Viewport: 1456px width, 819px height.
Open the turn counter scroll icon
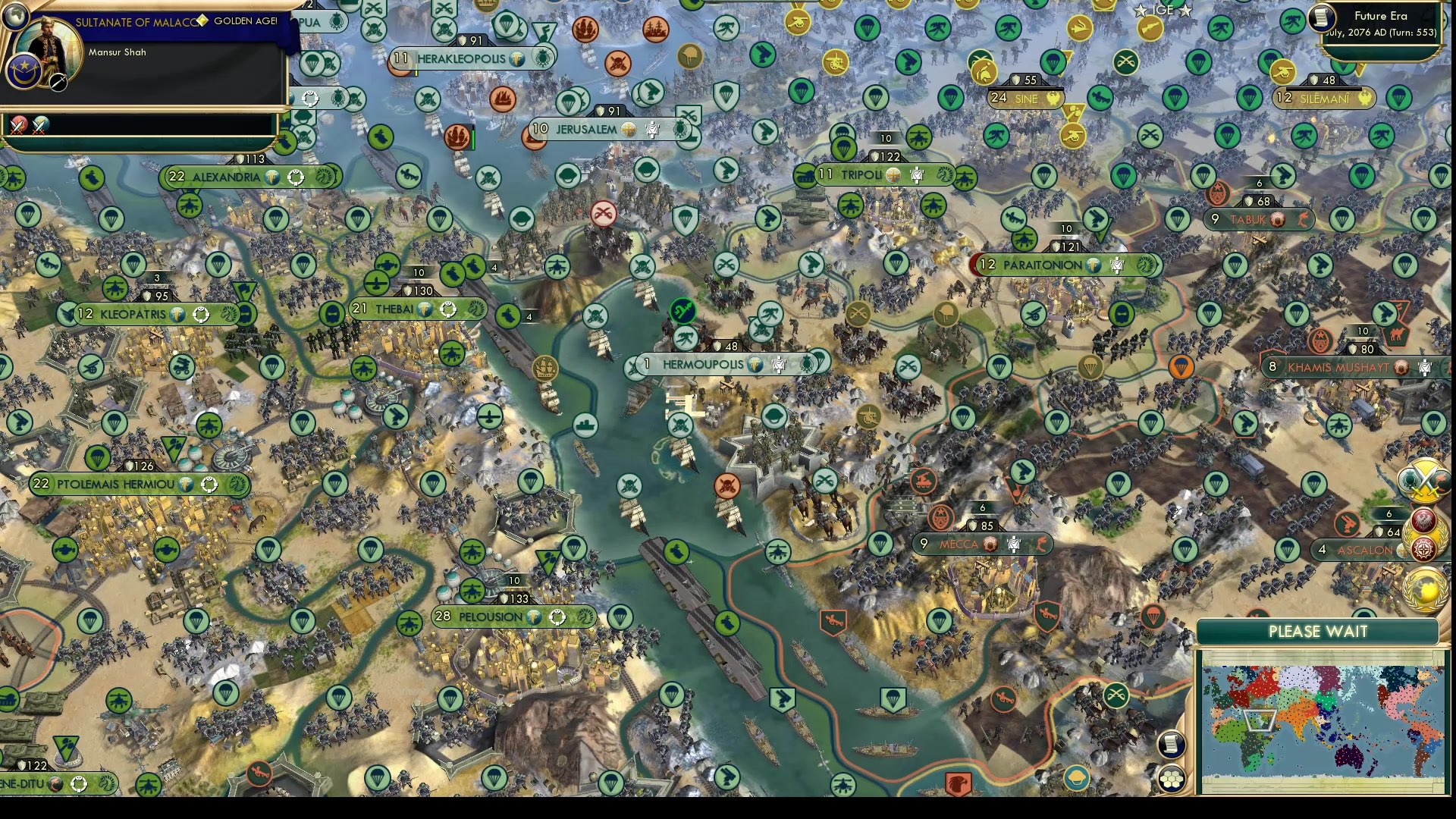[x=1321, y=17]
